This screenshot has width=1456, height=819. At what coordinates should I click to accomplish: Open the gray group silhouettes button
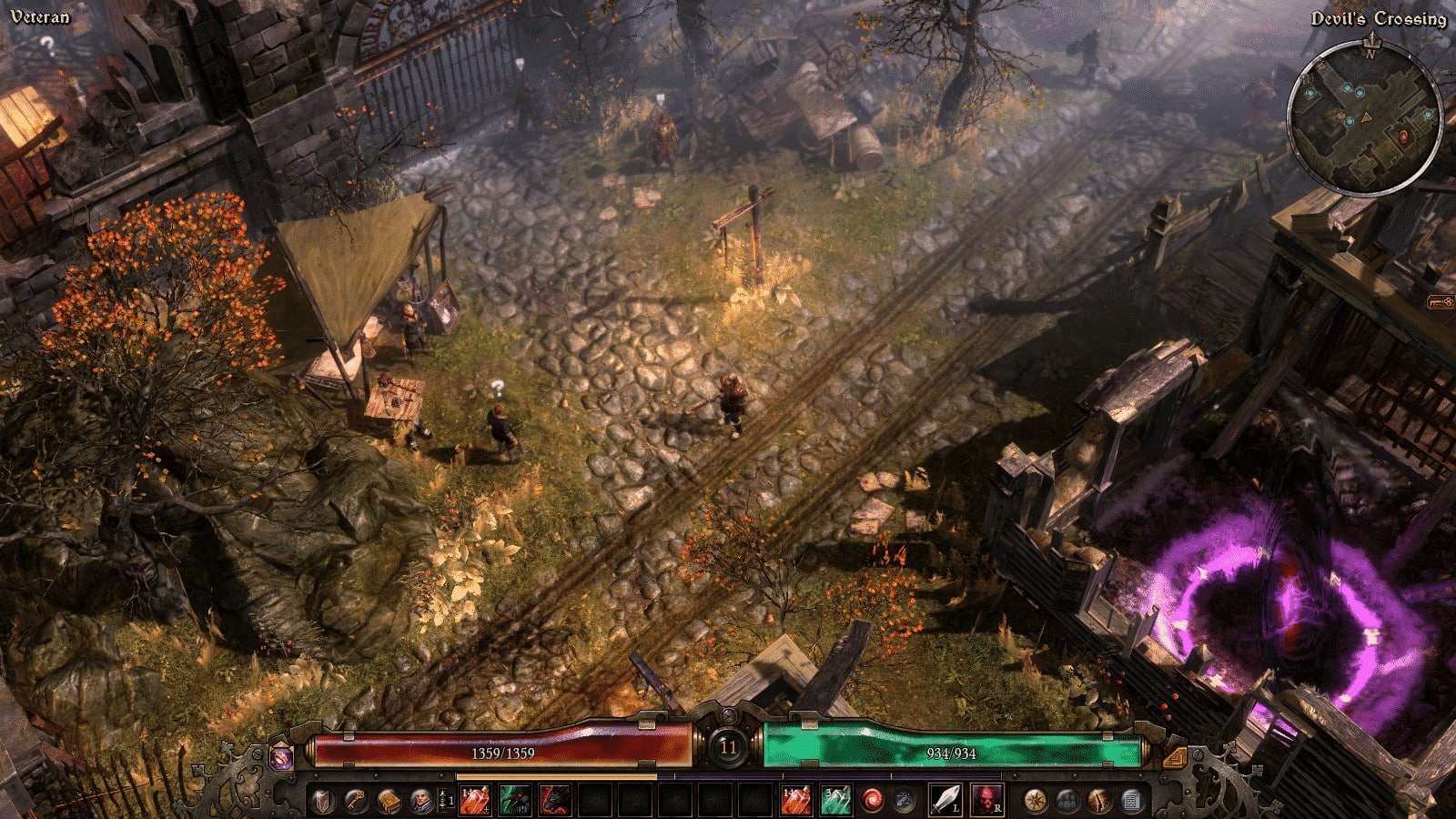1067,801
